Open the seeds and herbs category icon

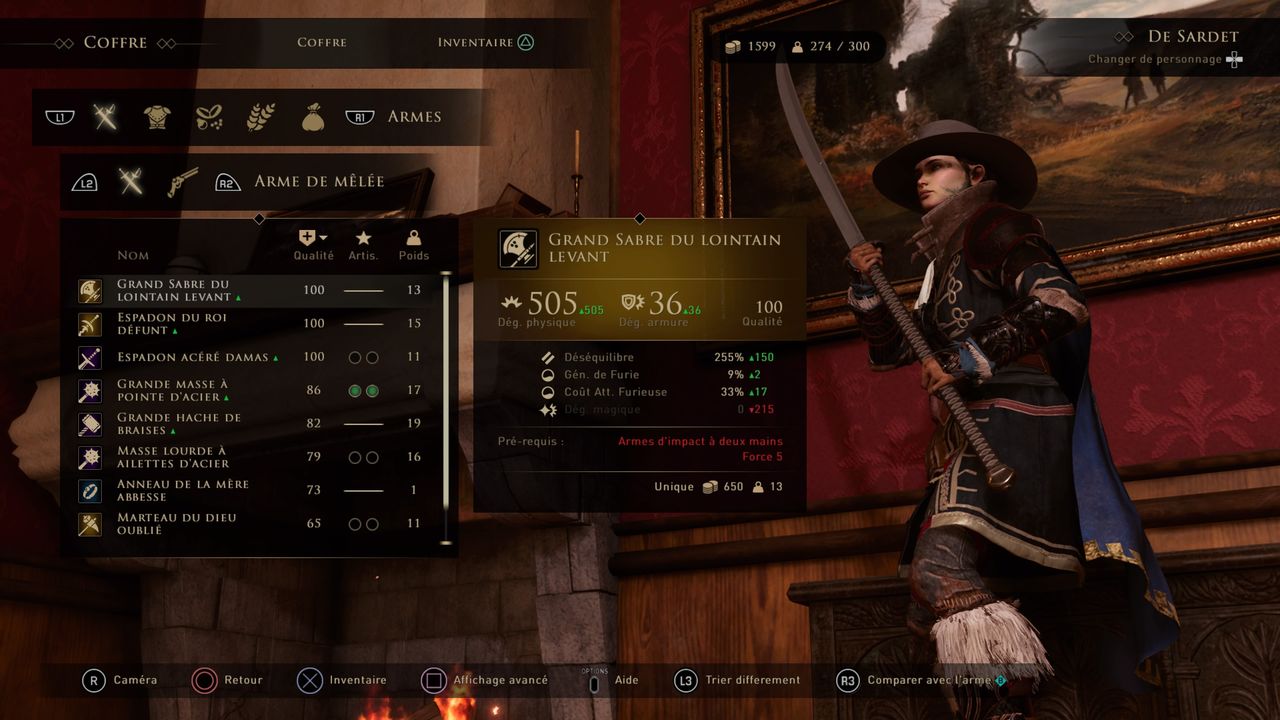coord(209,117)
